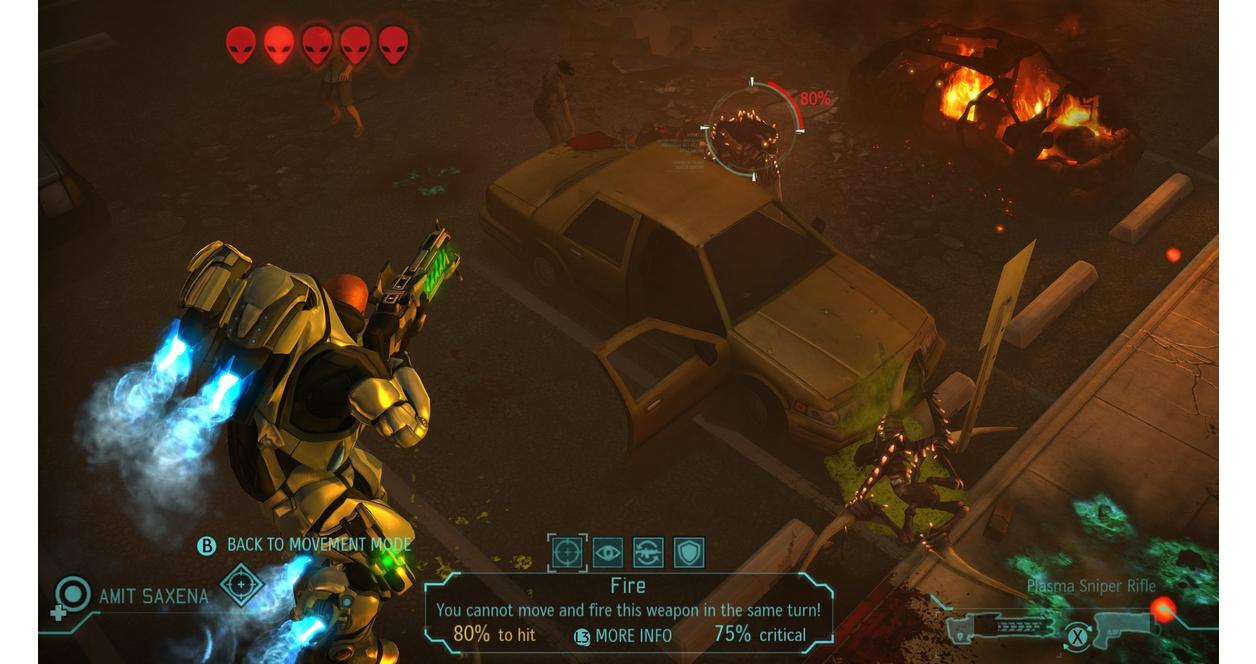Viewport: 1256px width, 664px height.
Task: Activate the Overwatch eye ability
Action: pyautogui.click(x=608, y=552)
